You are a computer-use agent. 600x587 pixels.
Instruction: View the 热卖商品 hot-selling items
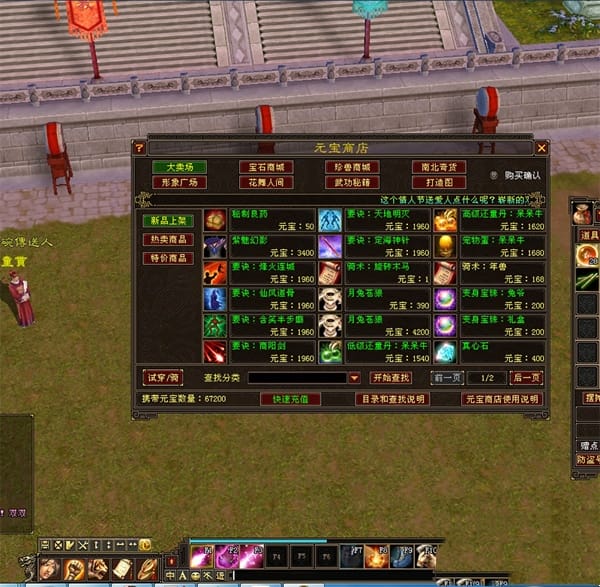(x=169, y=239)
